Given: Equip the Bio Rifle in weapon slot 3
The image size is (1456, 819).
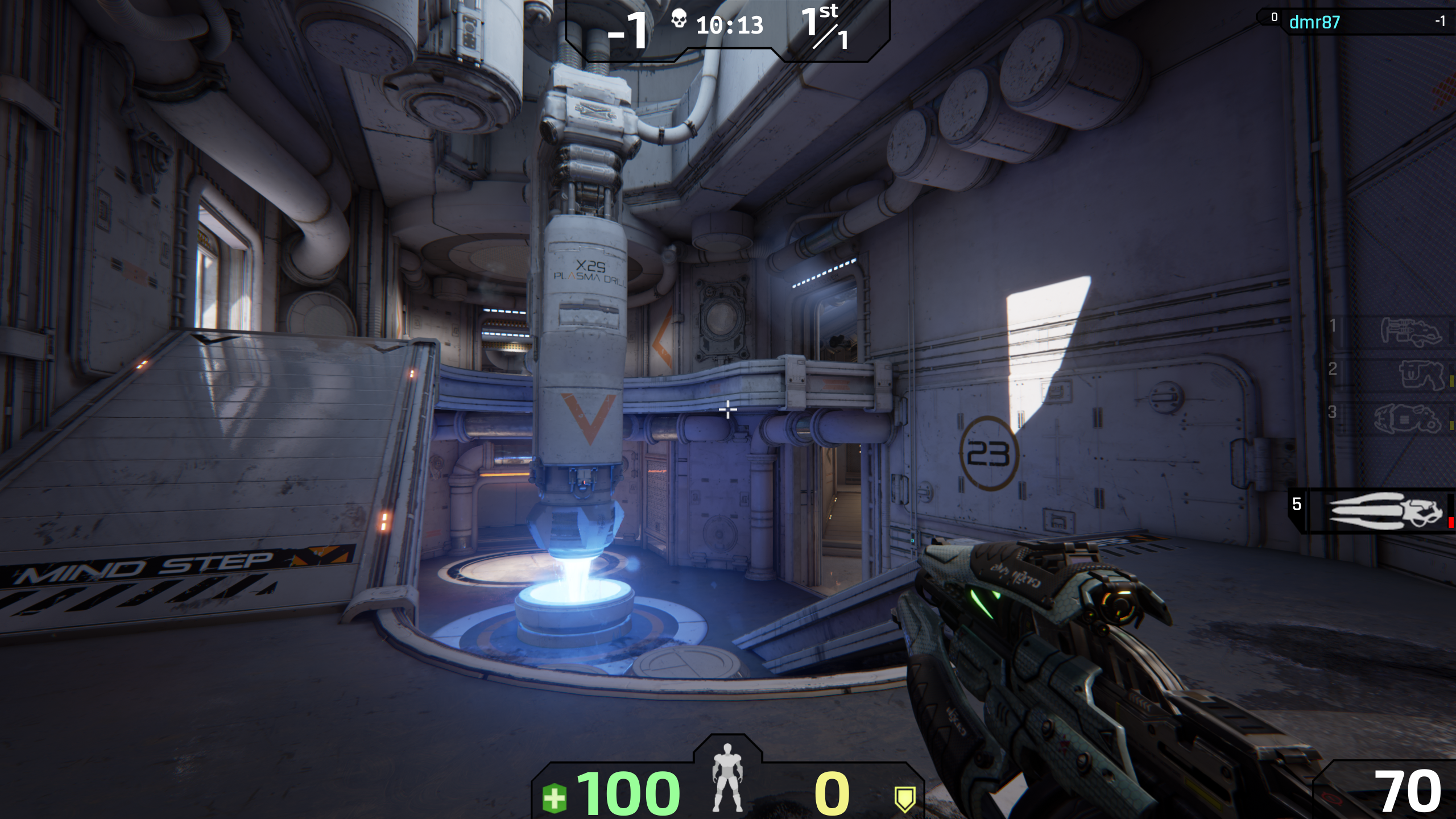Looking at the screenshot, I should pyautogui.click(x=1408, y=418).
